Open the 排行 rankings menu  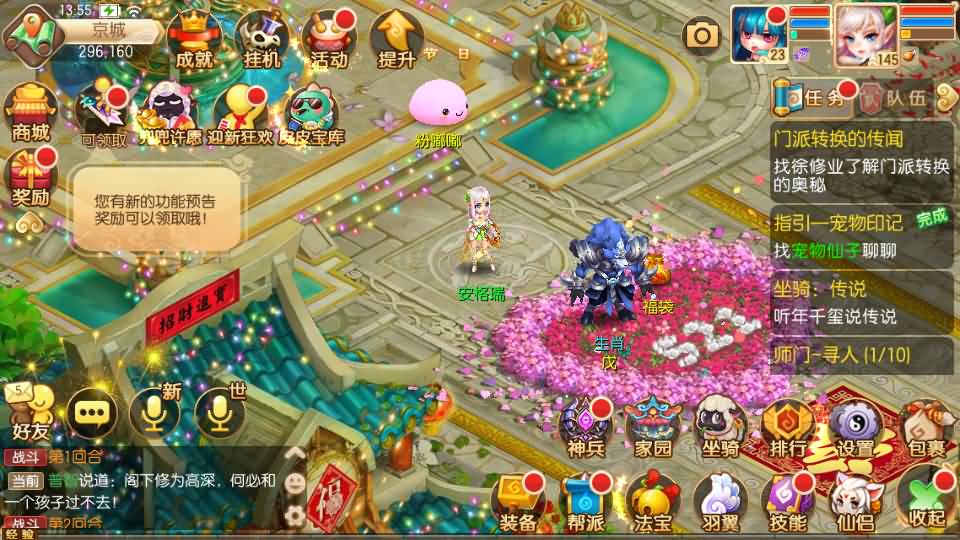pyautogui.click(x=787, y=431)
